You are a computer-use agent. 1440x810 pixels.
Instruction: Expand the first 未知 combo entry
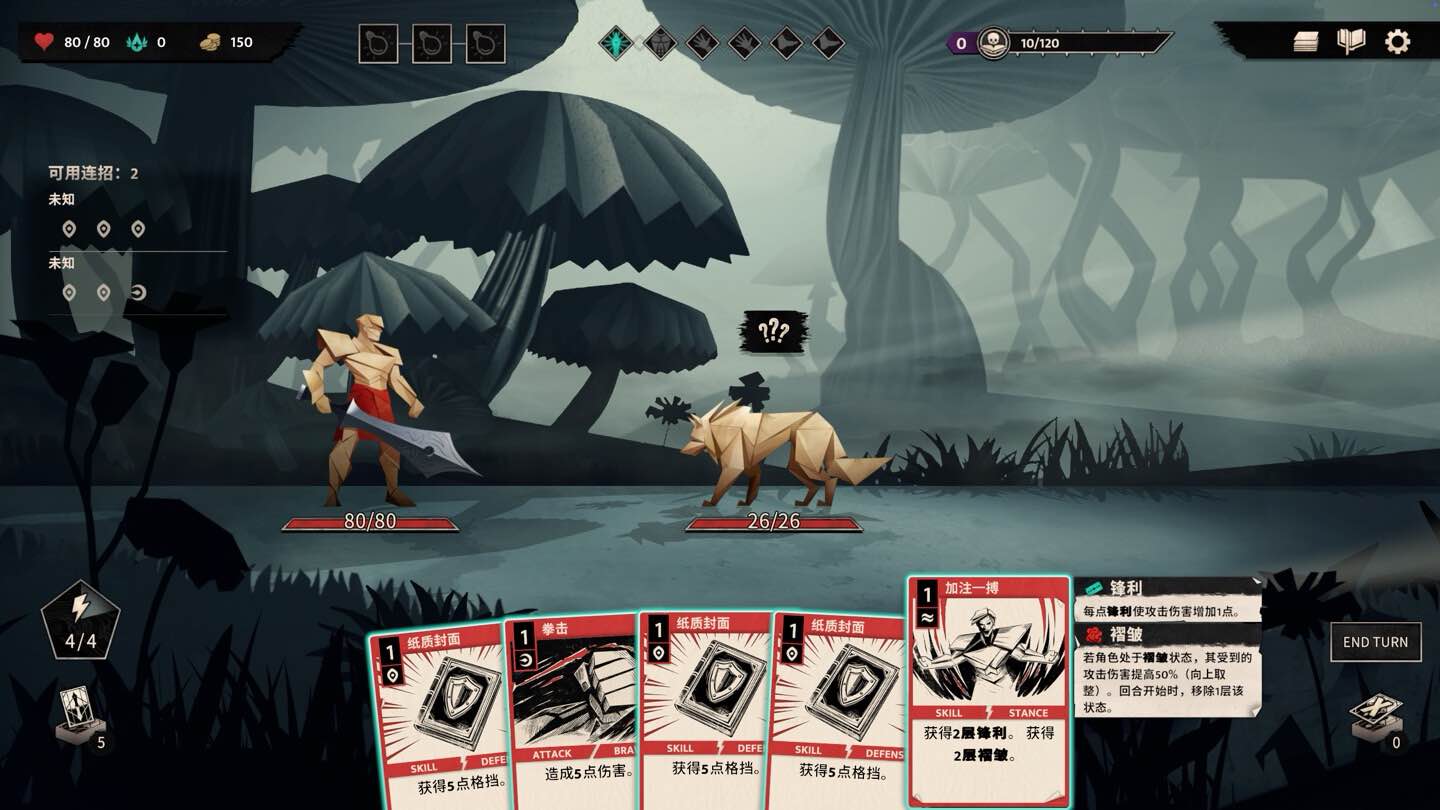pos(62,198)
